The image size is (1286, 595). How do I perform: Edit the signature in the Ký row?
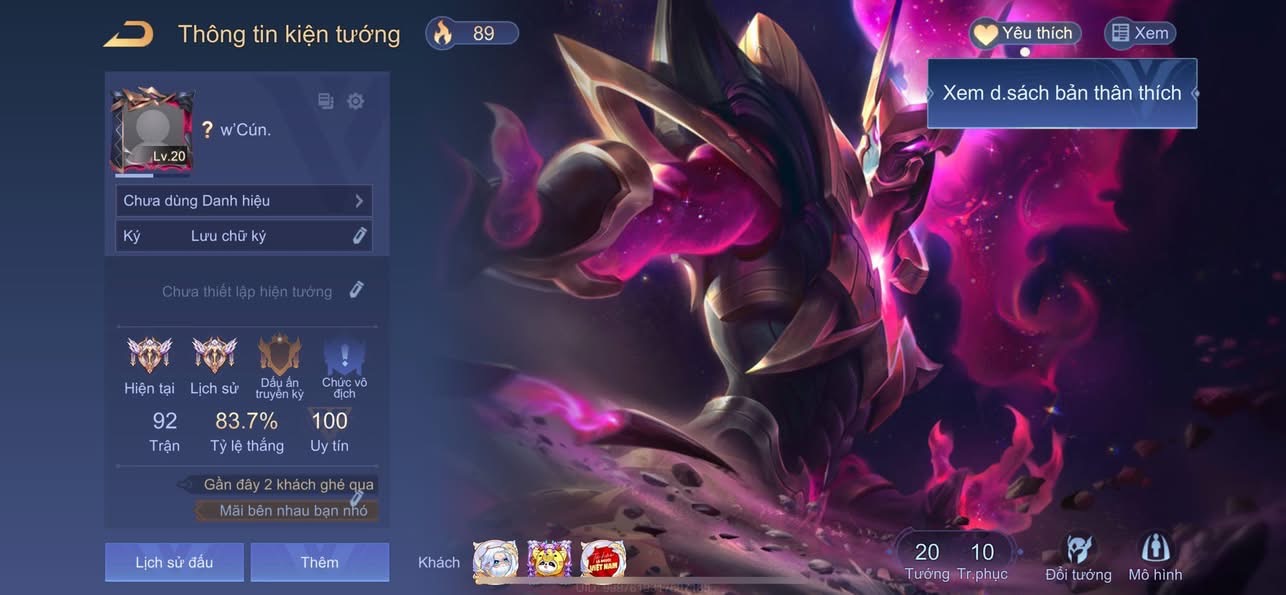tap(359, 236)
